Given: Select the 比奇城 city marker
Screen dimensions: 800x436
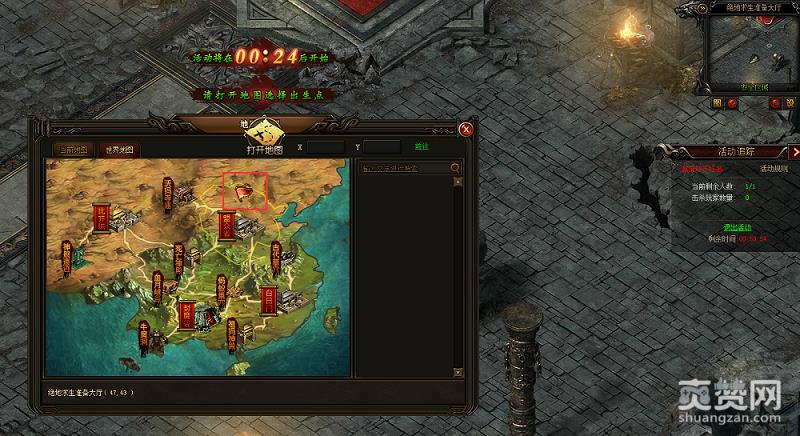Looking at the screenshot, I should coord(100,217).
